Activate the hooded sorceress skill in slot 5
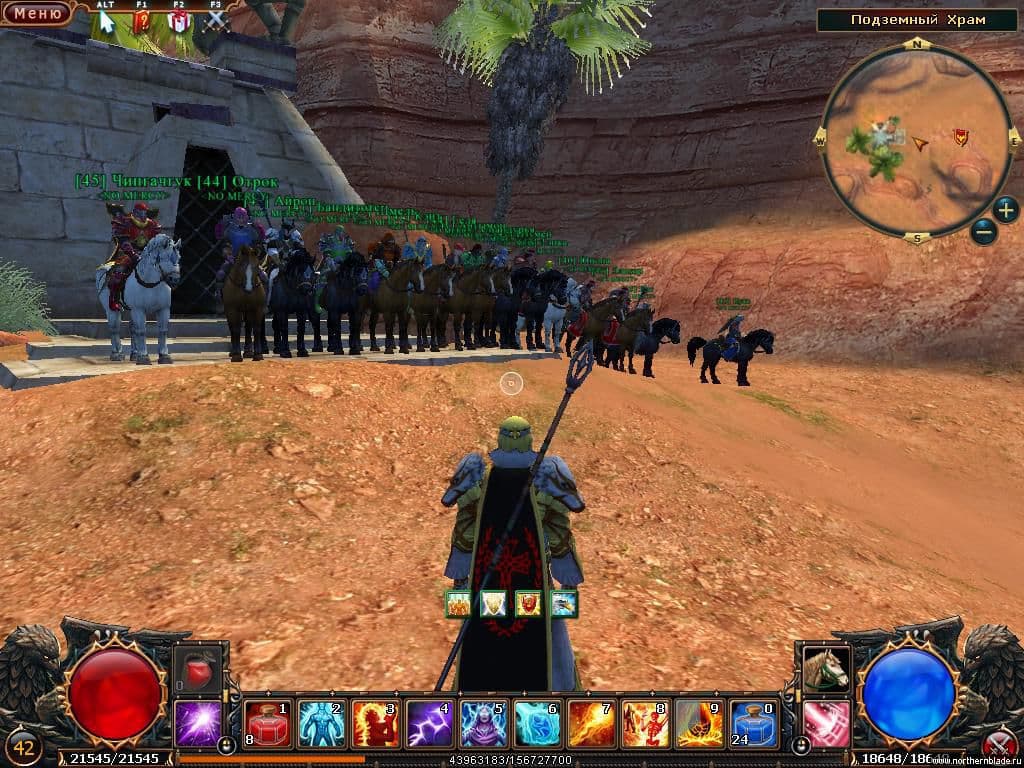The image size is (1024, 768). (484, 723)
